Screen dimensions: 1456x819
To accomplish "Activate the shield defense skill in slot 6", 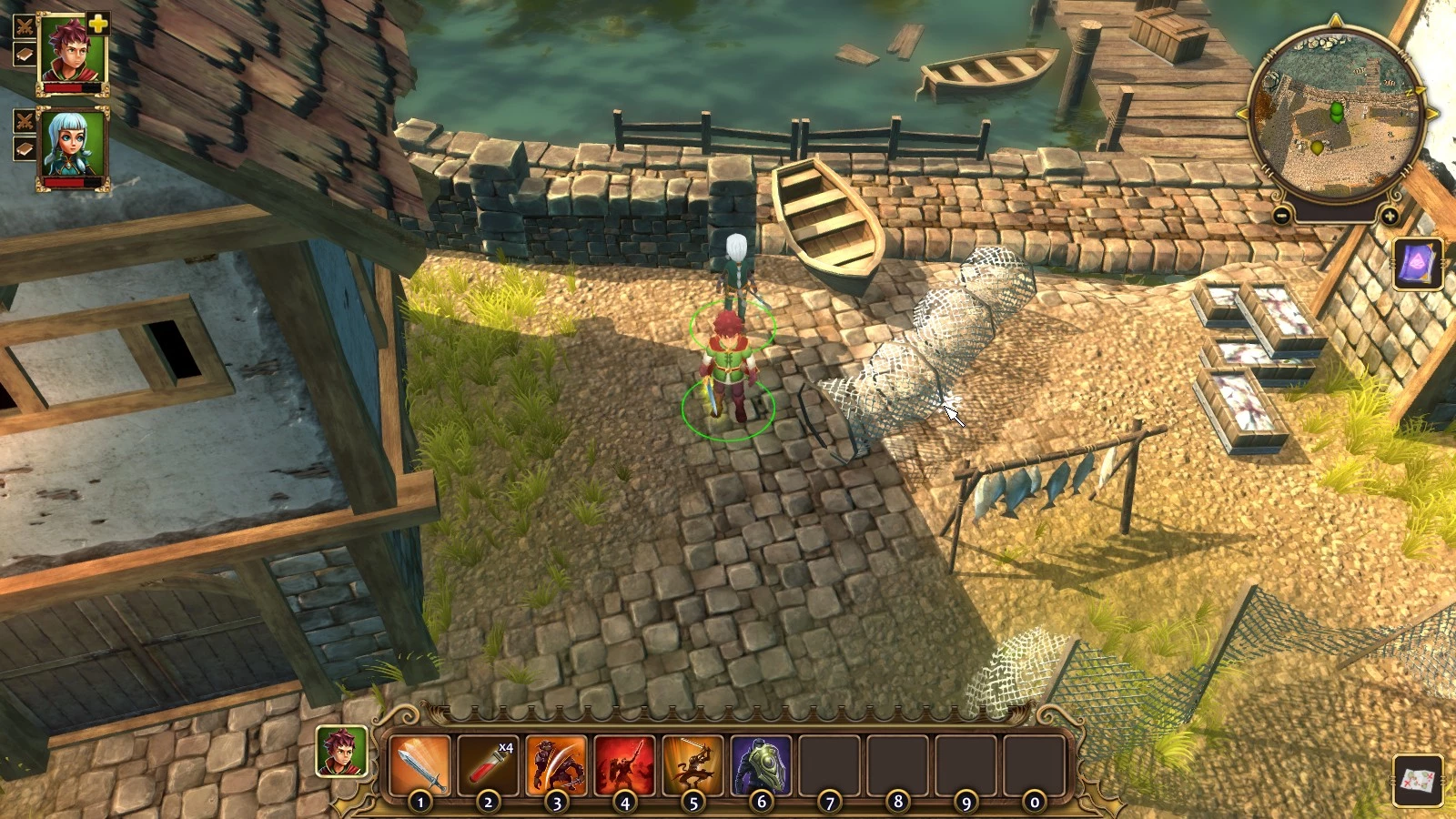I will 761,765.
